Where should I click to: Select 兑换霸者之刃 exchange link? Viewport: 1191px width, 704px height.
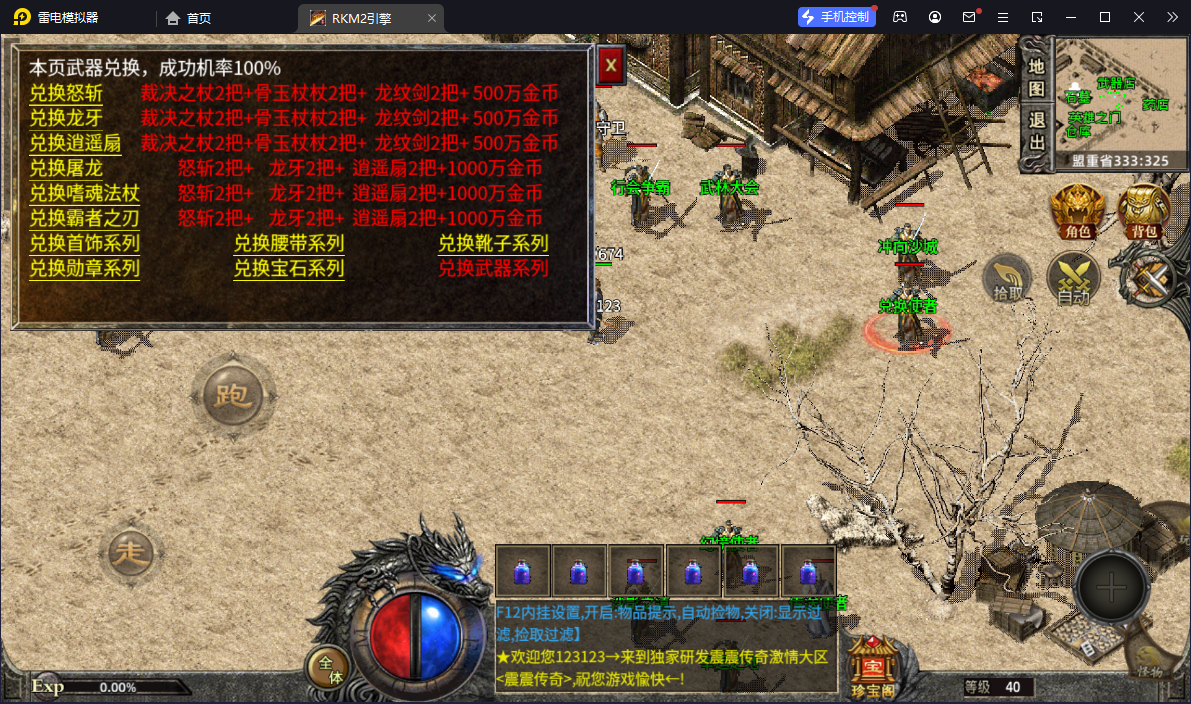tap(84, 218)
